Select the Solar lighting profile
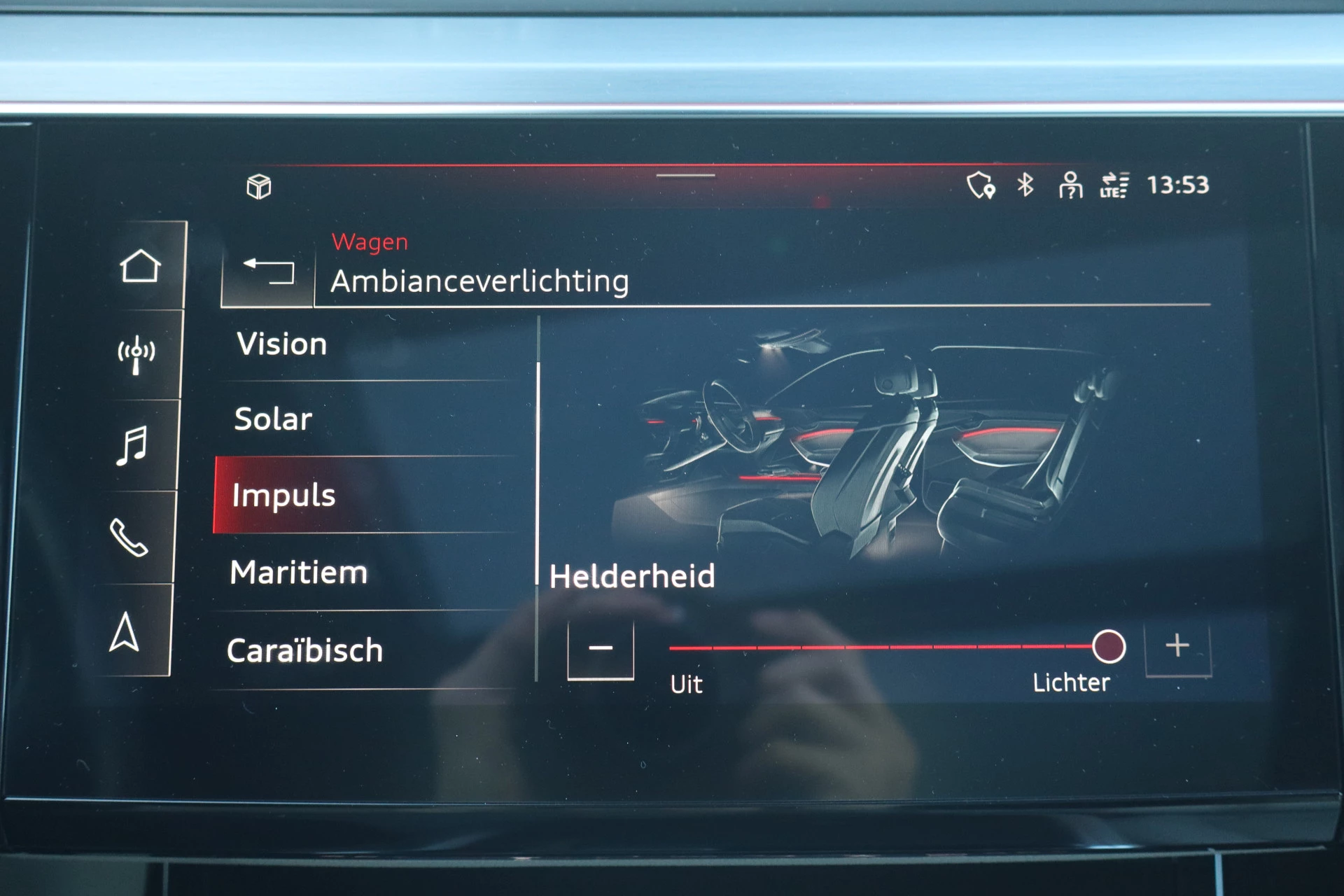 [x=274, y=420]
